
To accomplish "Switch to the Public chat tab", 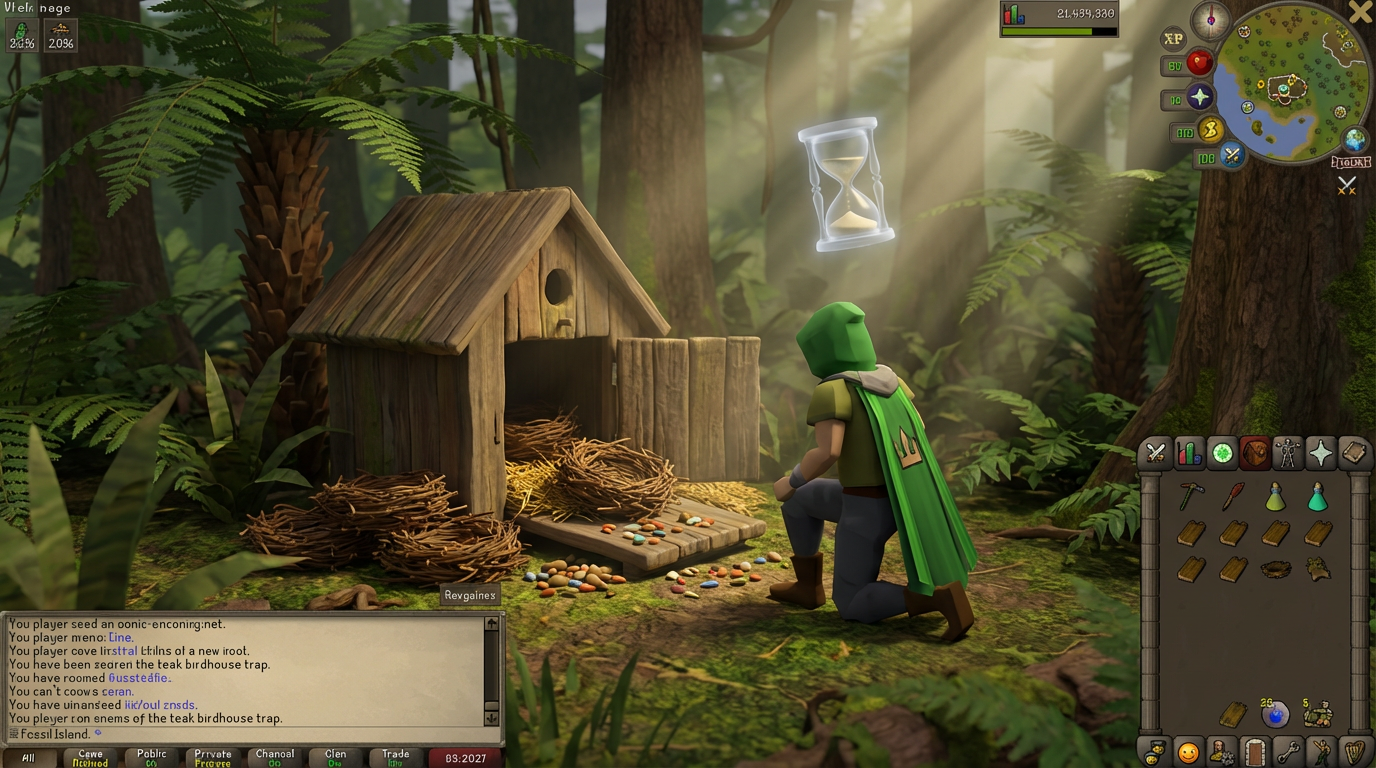I will pyautogui.click(x=152, y=757).
